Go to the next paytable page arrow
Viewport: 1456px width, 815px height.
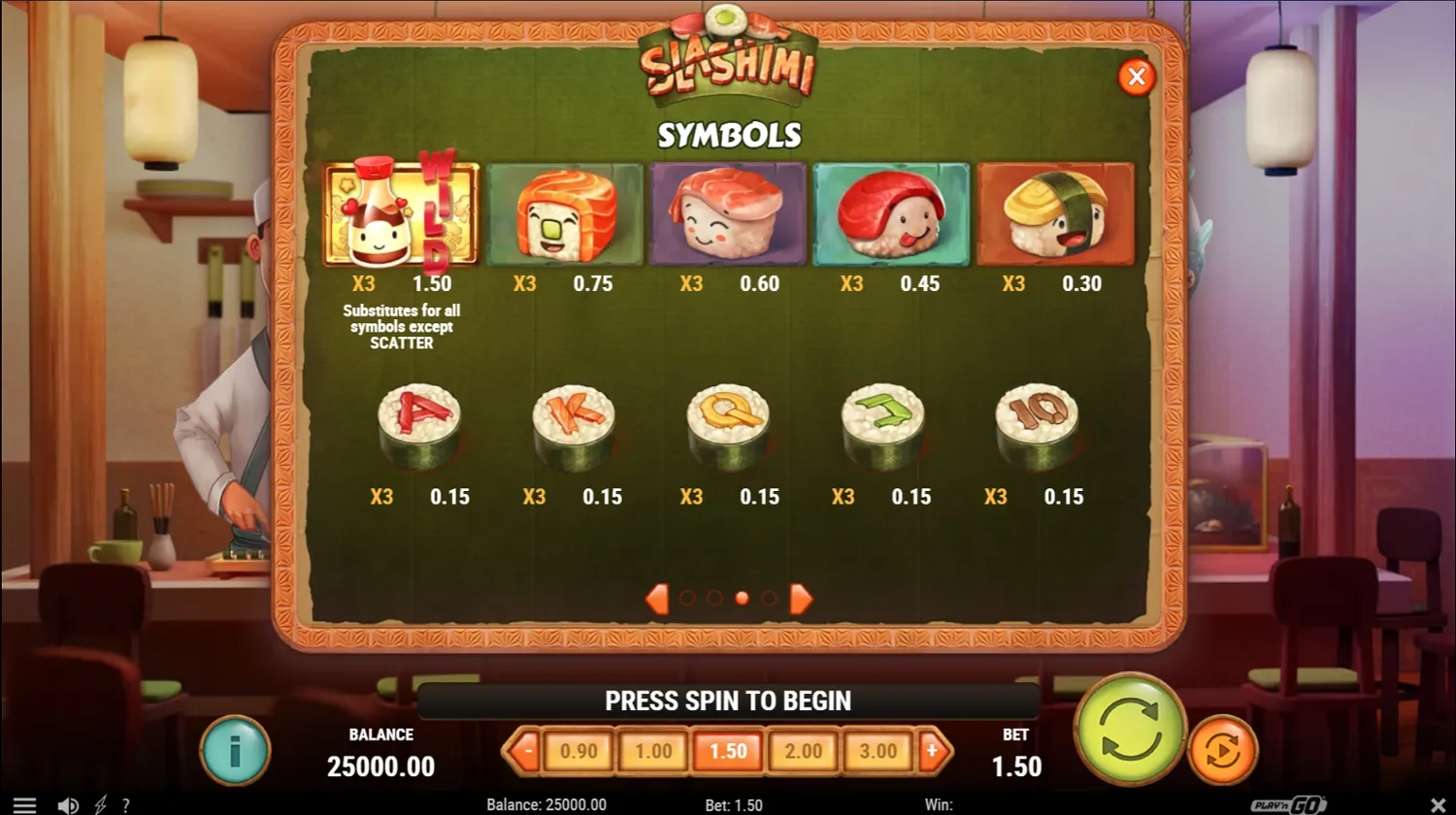click(x=801, y=599)
